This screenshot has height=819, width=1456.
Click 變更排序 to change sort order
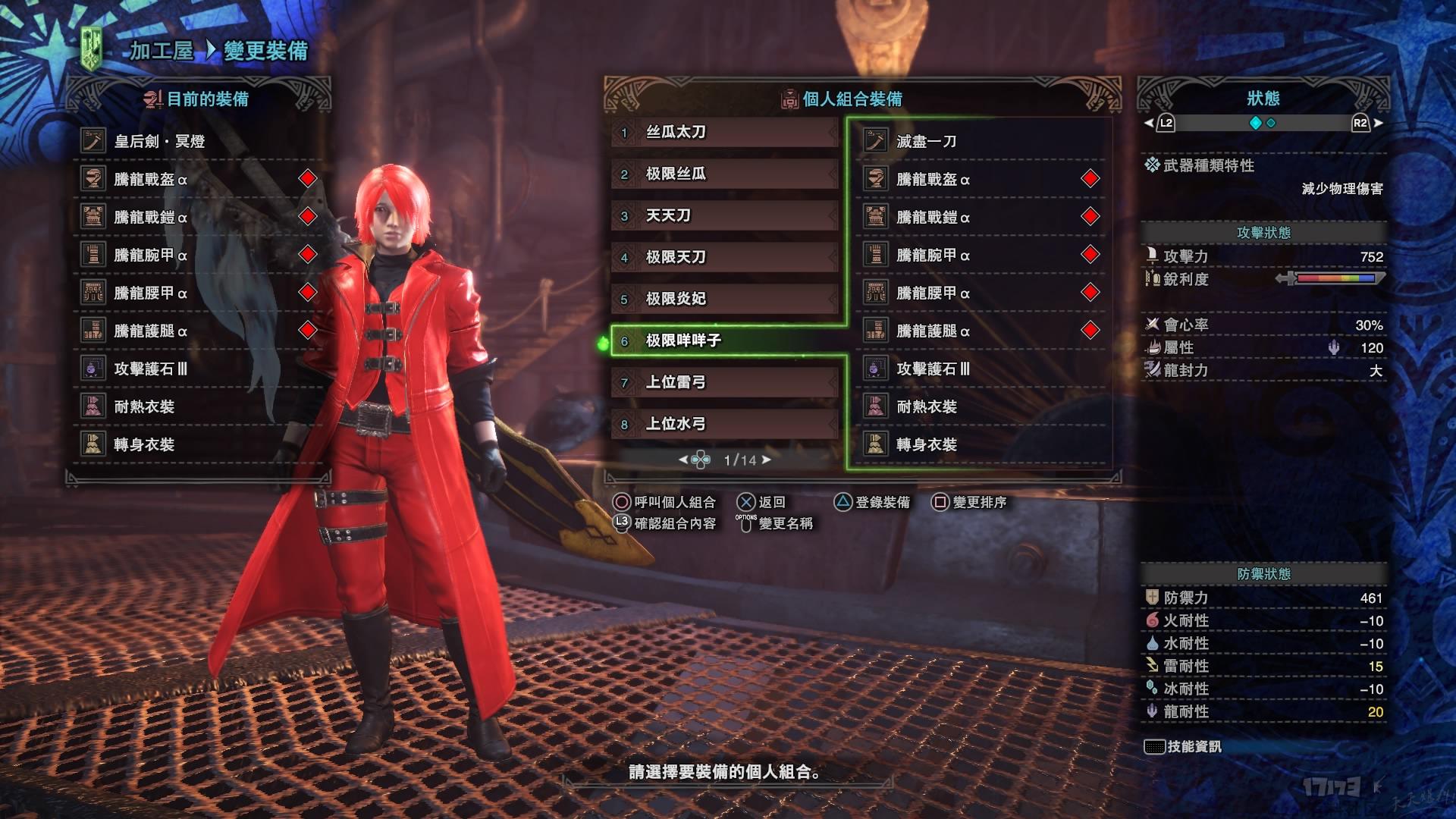point(969,502)
